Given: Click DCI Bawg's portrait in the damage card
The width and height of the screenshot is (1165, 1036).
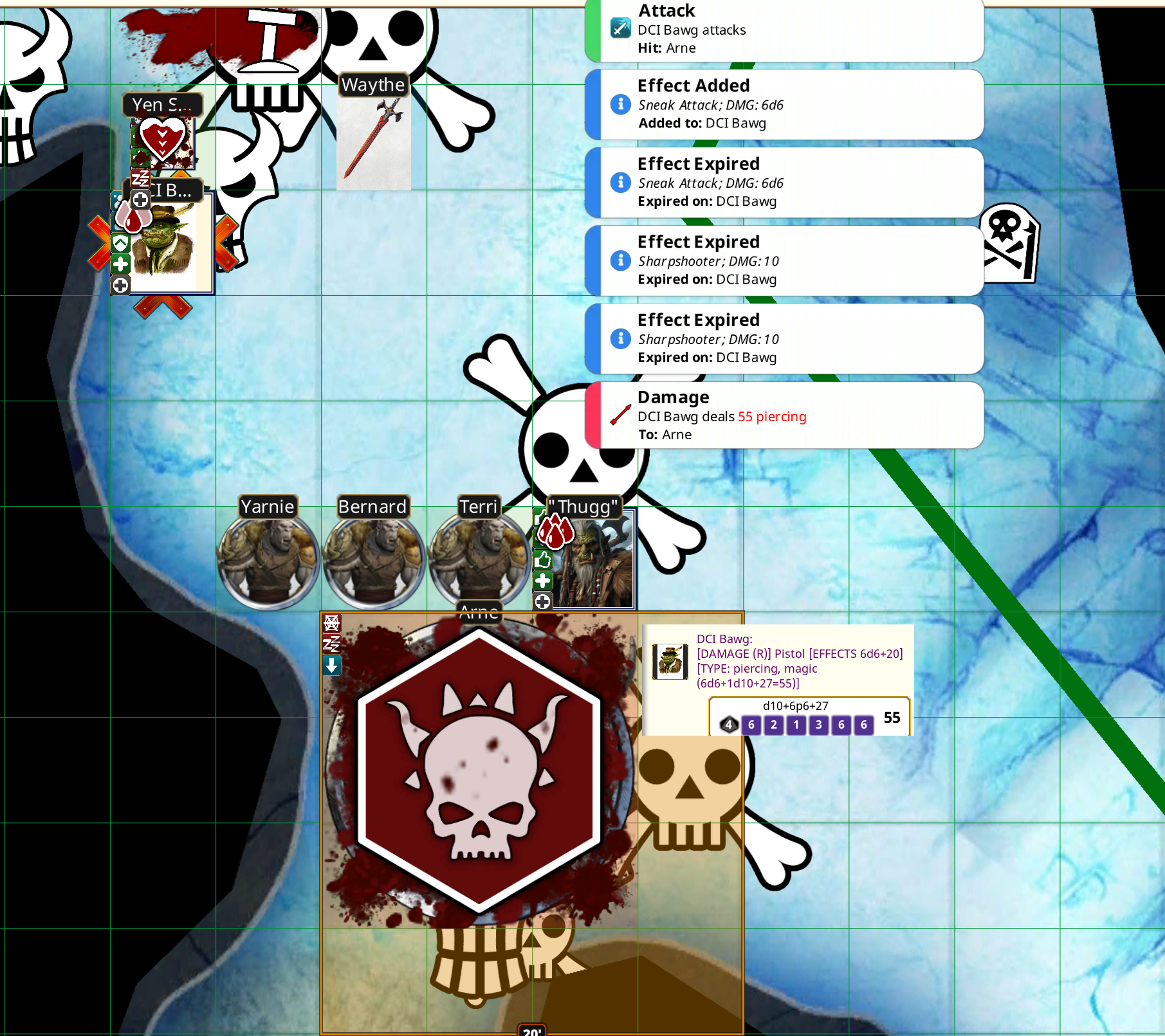Looking at the screenshot, I should click(670, 661).
